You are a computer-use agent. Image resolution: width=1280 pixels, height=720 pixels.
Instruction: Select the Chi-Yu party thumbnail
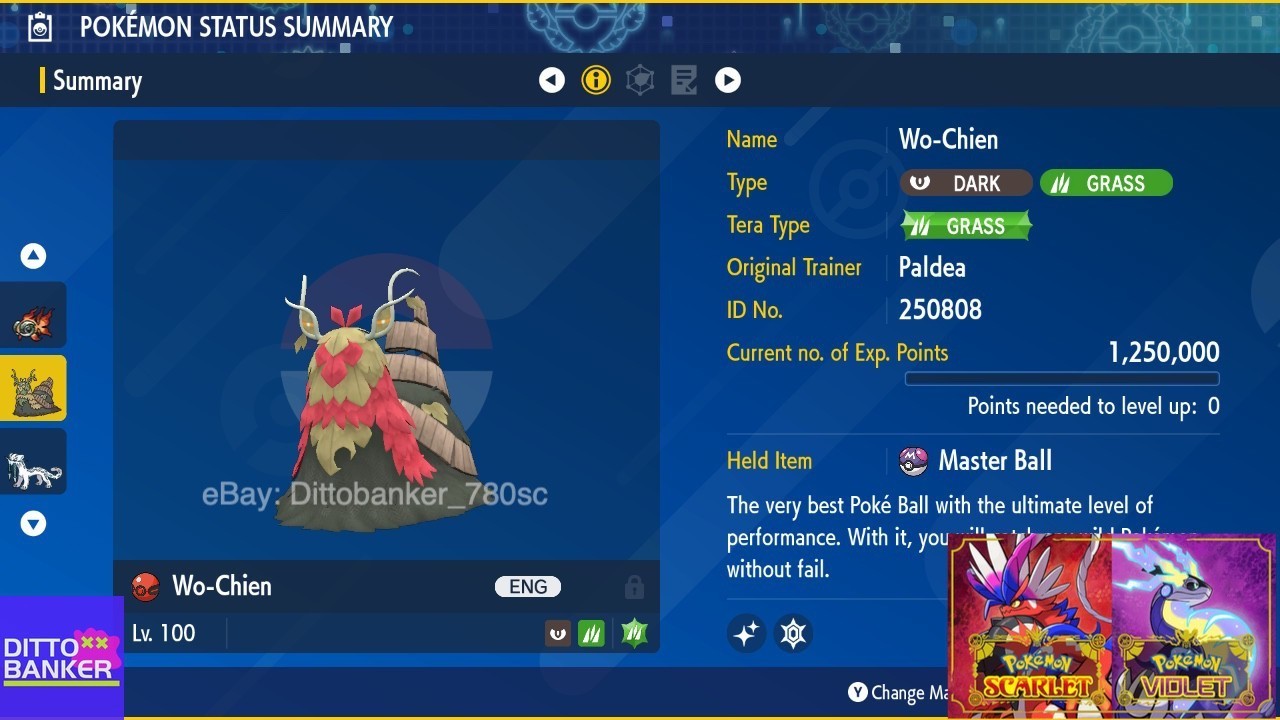[33, 317]
